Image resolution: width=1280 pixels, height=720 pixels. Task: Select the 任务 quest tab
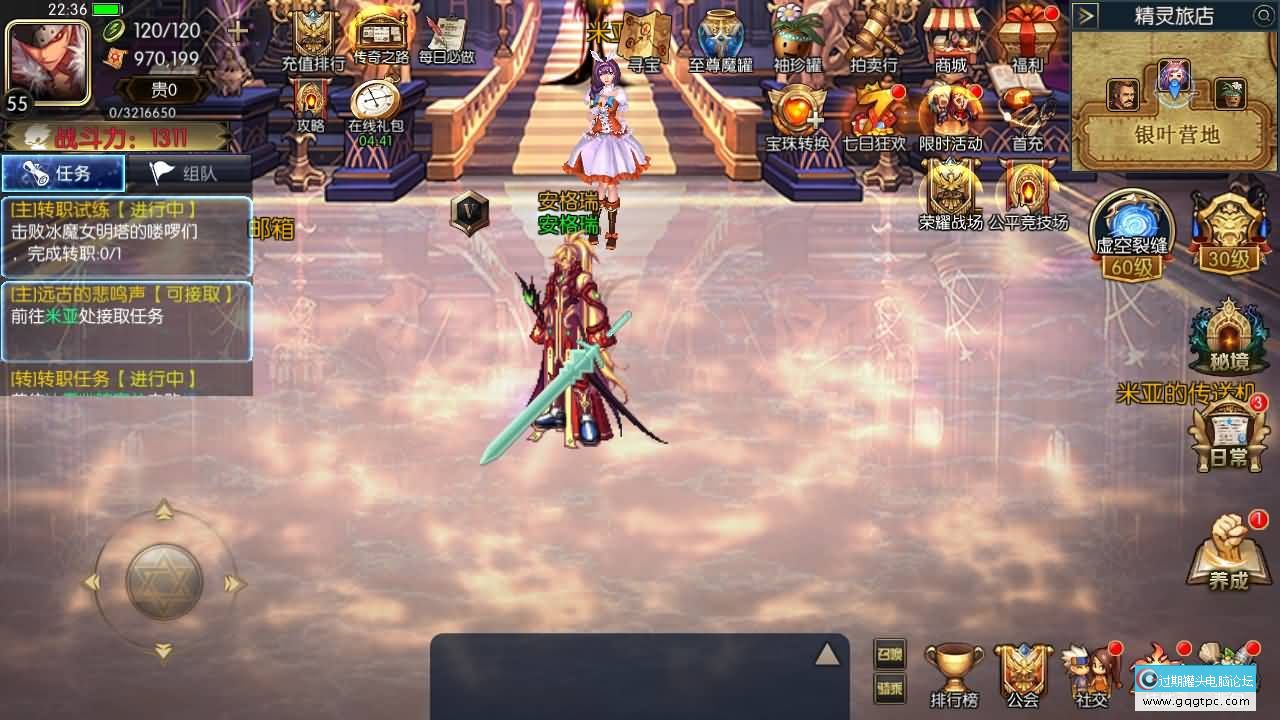[x=63, y=171]
